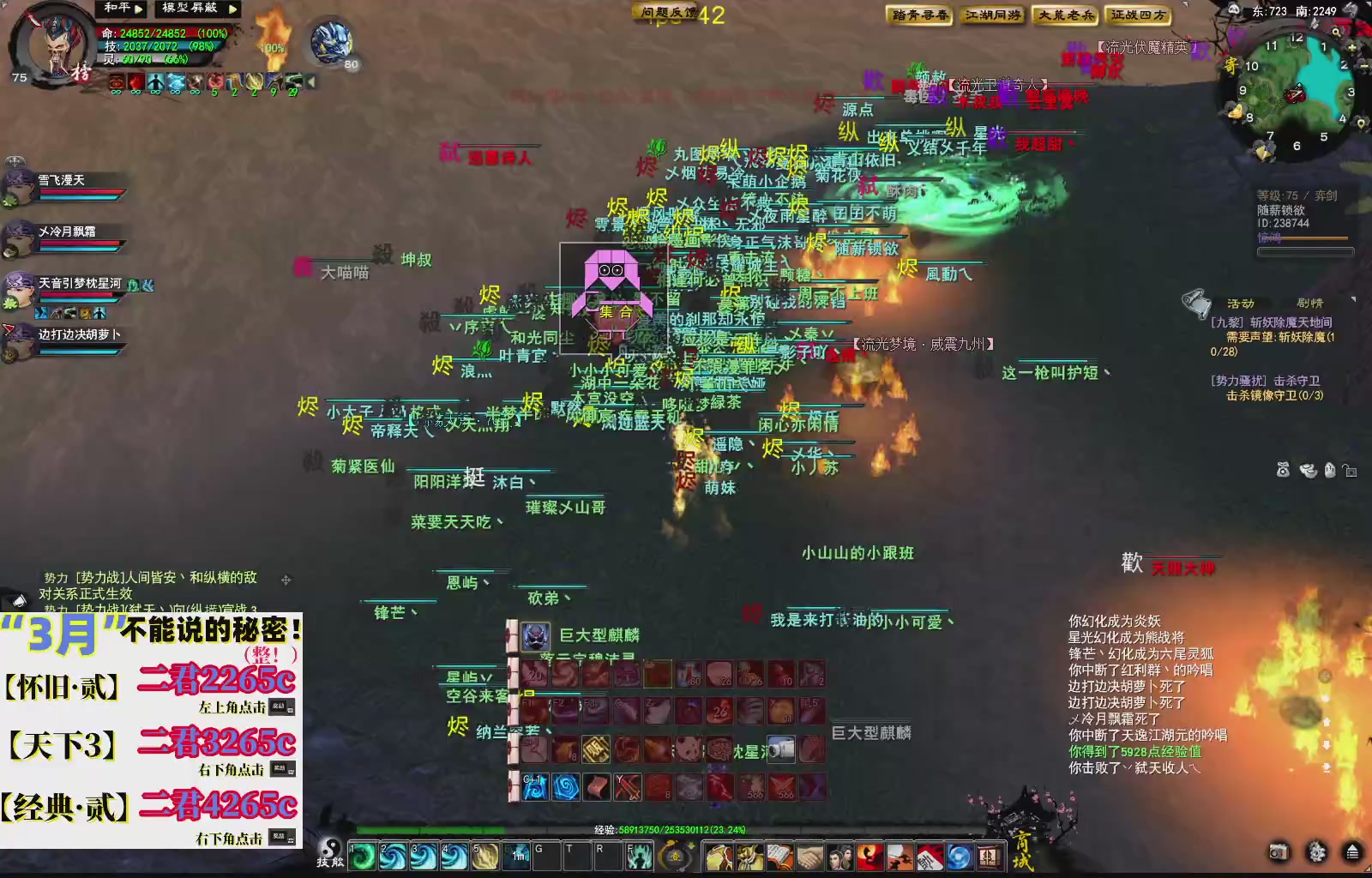Open the 踏青寻春 event button
The height and width of the screenshot is (878, 1372).
coord(921,15)
